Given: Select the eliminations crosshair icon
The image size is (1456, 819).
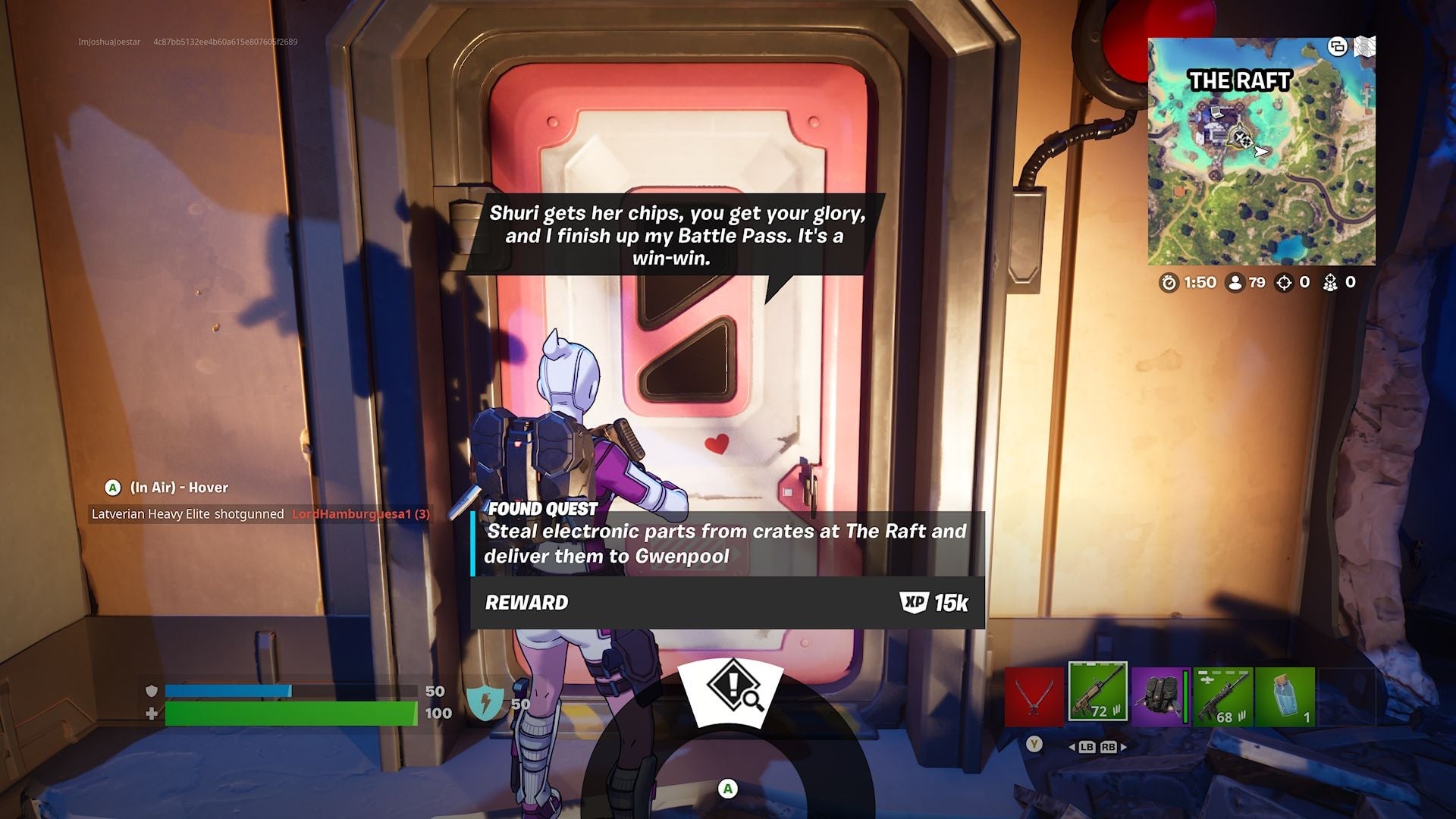Looking at the screenshot, I should click(x=1284, y=283).
